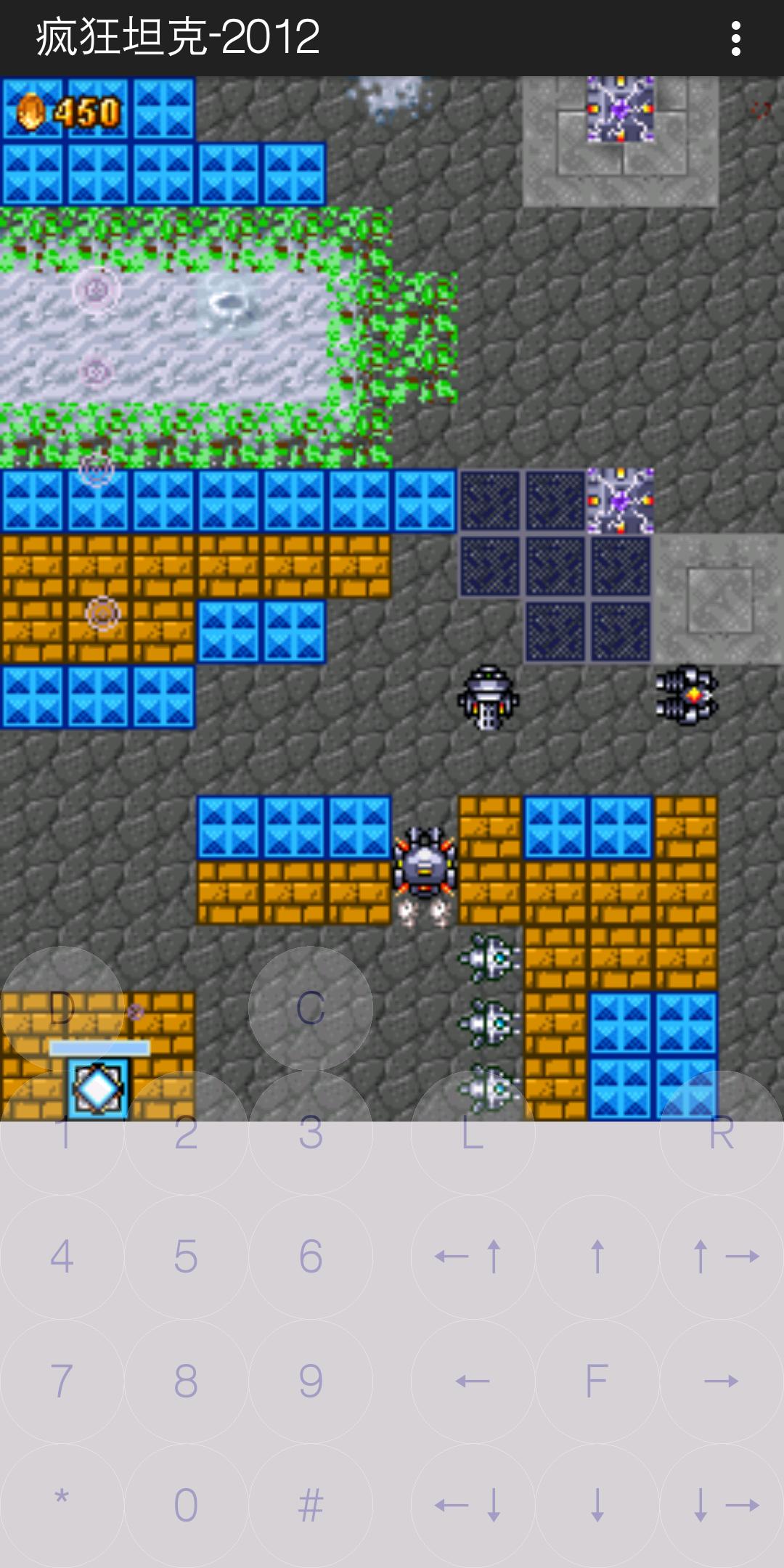
Task: Tap the up-right diagonal arrow
Action: (x=721, y=1257)
